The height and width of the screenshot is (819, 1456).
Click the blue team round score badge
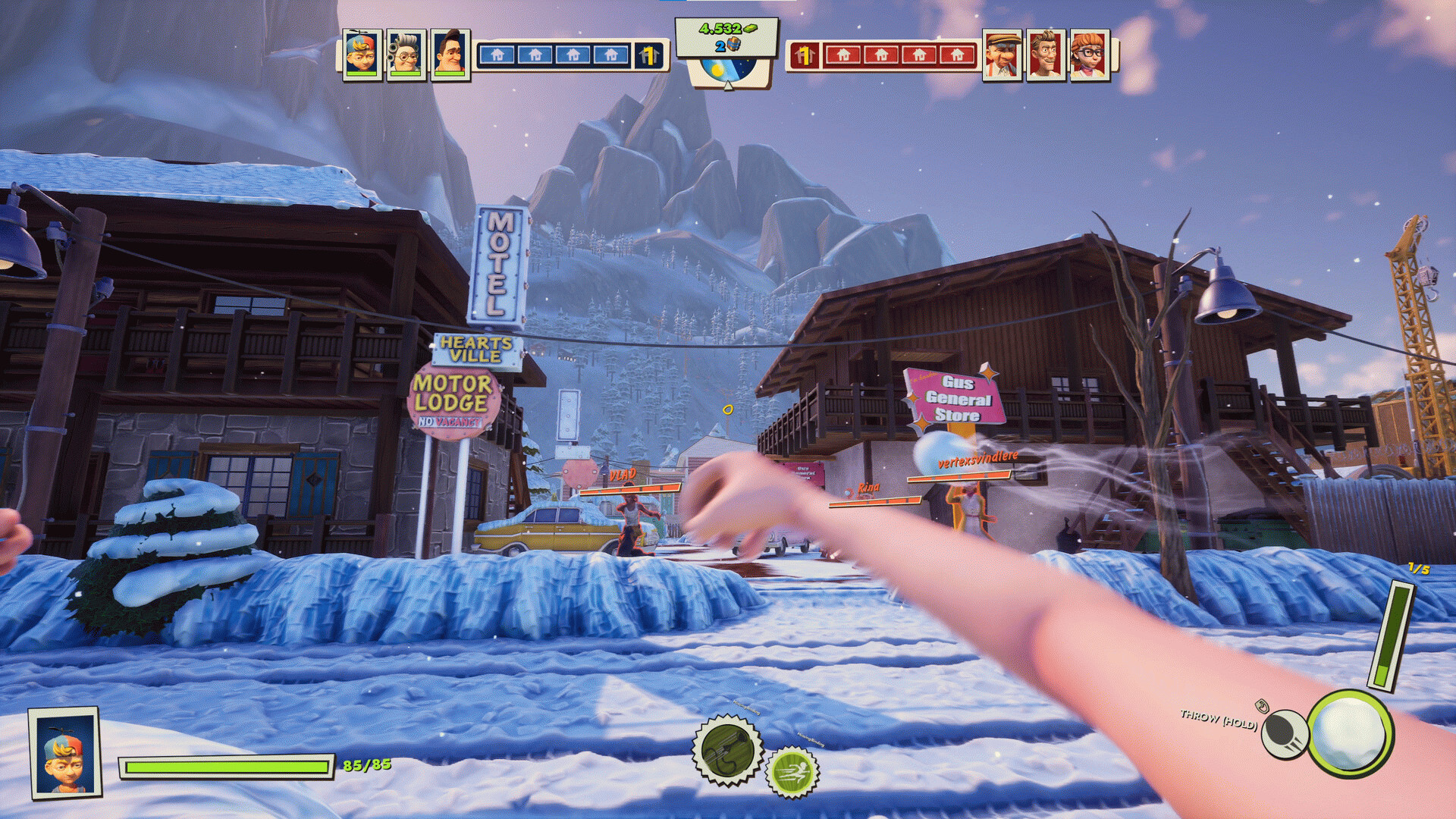point(648,55)
